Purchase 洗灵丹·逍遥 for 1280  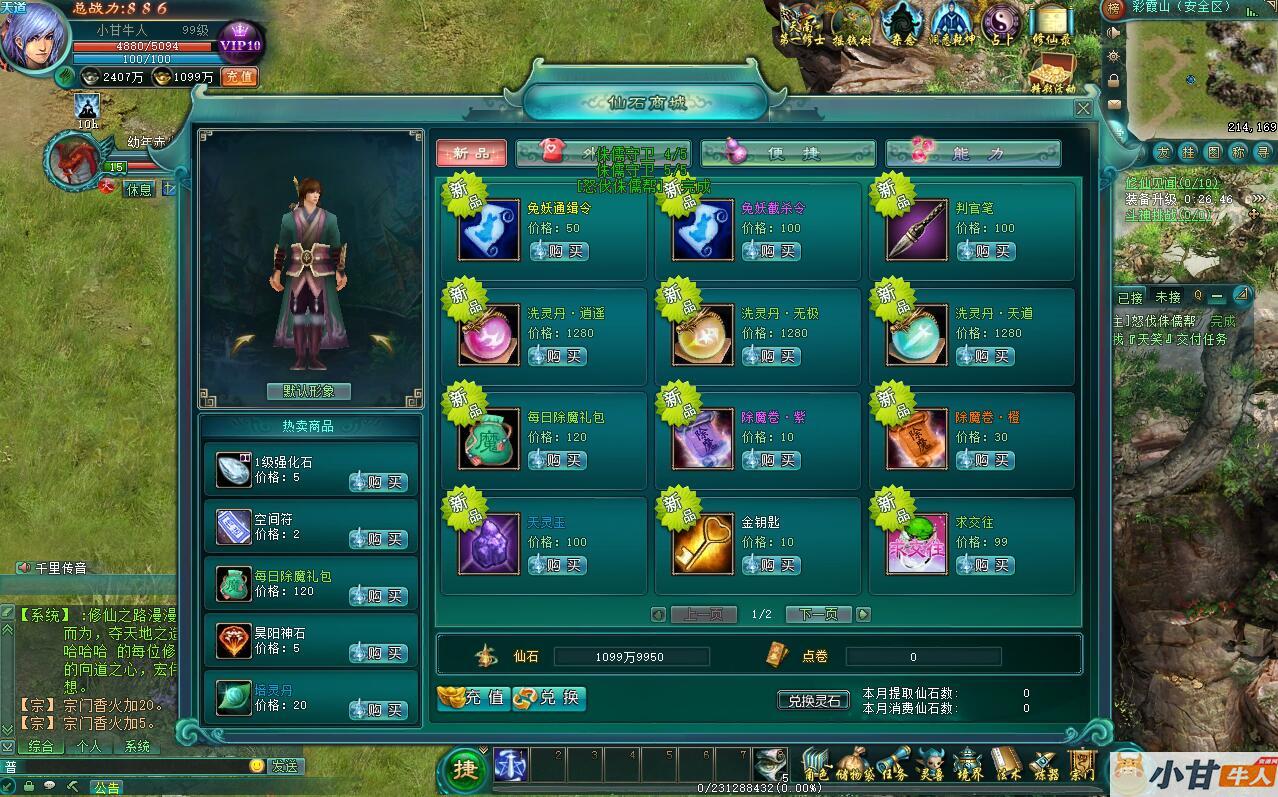558,356
